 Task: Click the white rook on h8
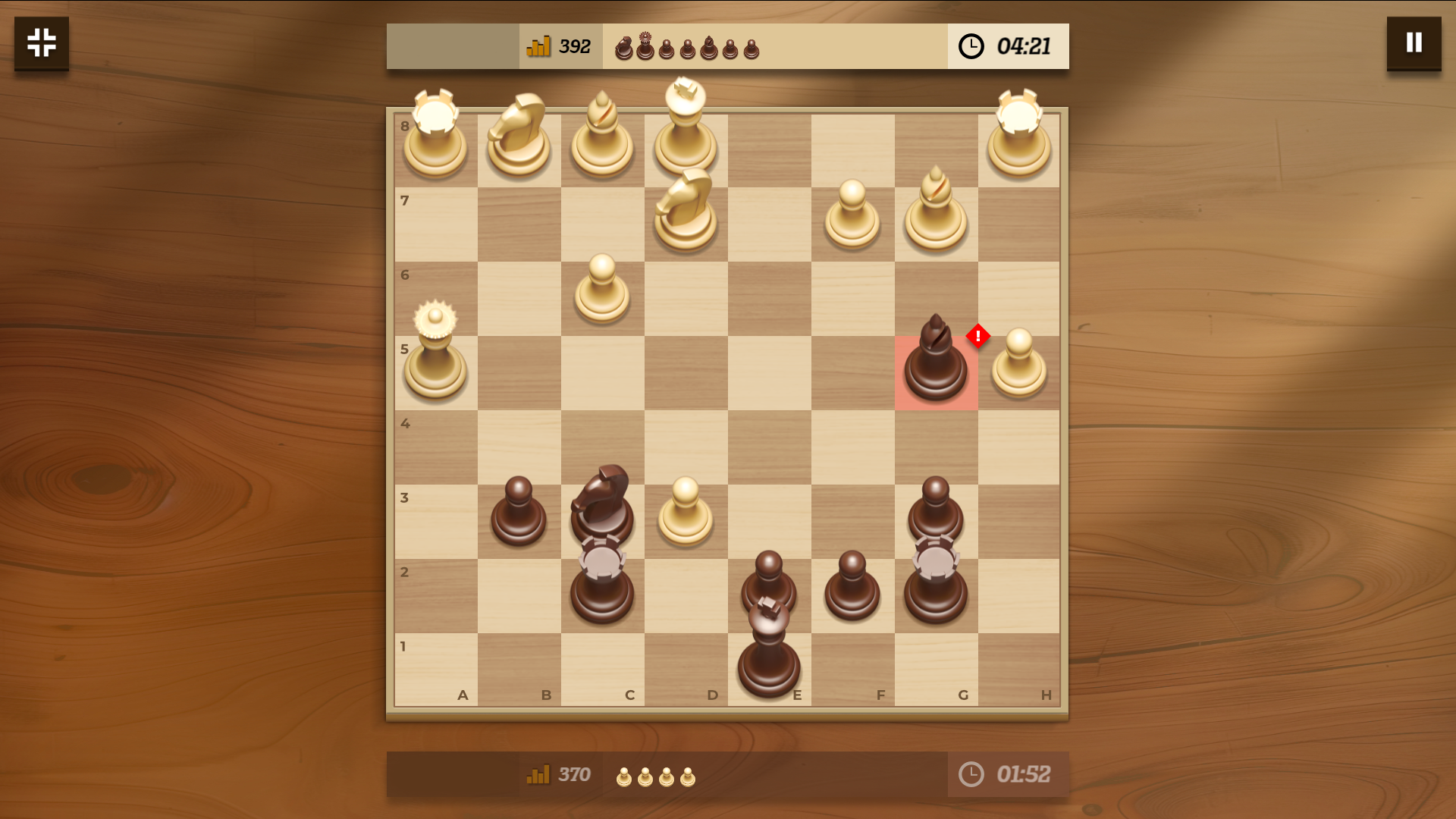click(x=1019, y=136)
